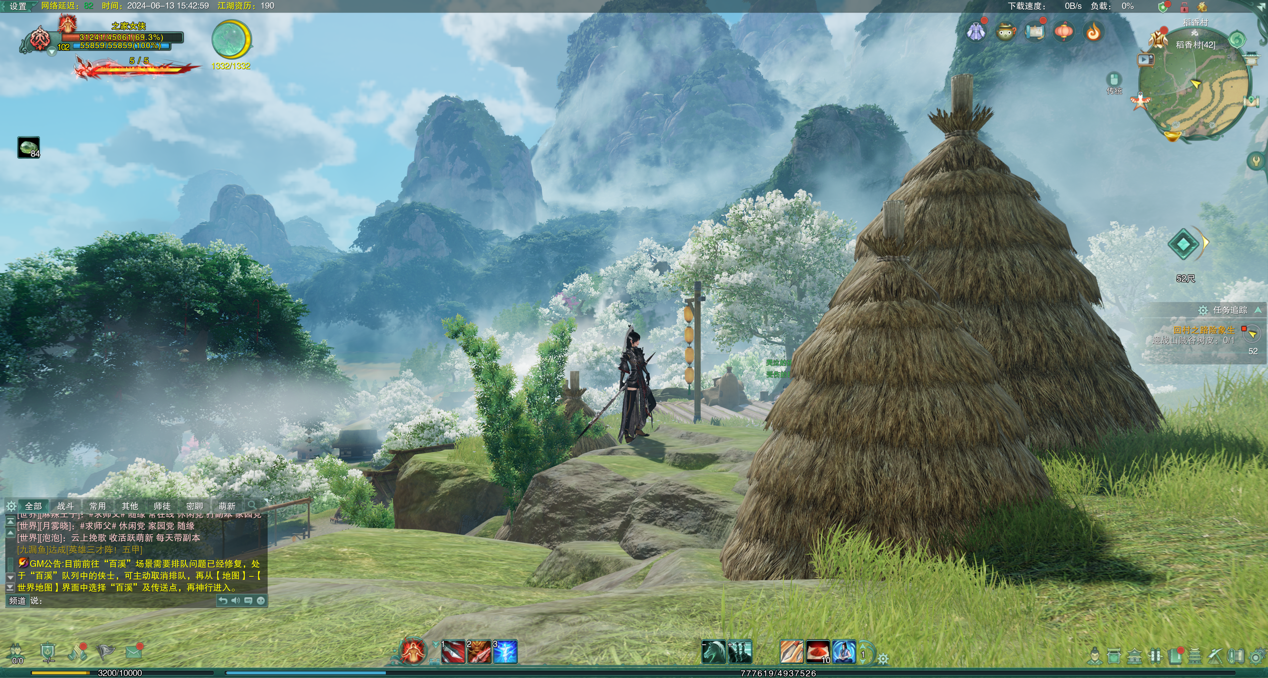Use the horse mount skill icon
Viewport: 1268px width, 678px height.
pos(713,652)
